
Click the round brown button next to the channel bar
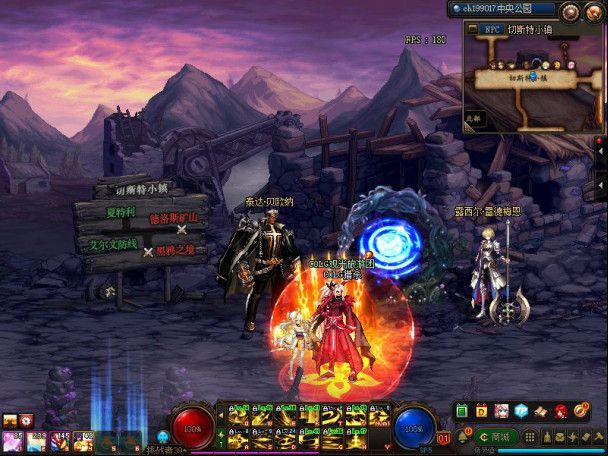[x=571, y=11]
